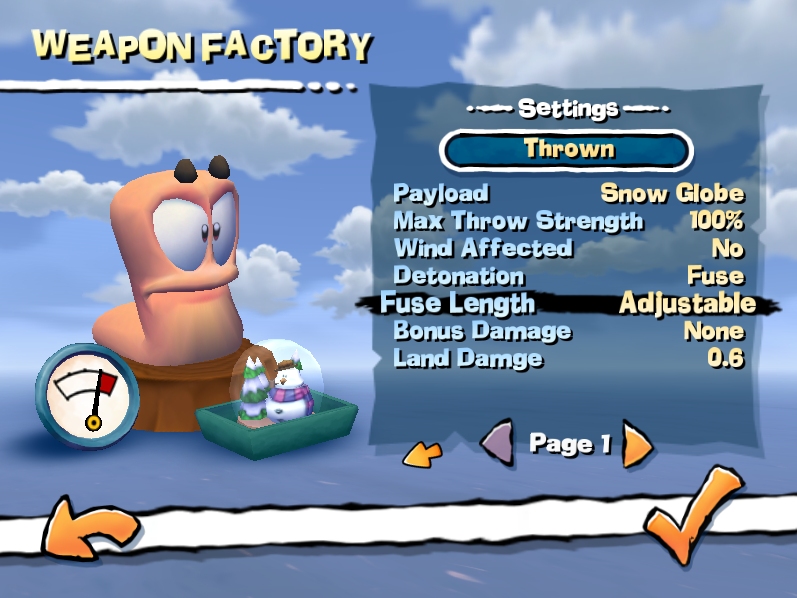Adjust the Max Throw Strength row
Viewport: 797px width, 598px height.
[568, 221]
